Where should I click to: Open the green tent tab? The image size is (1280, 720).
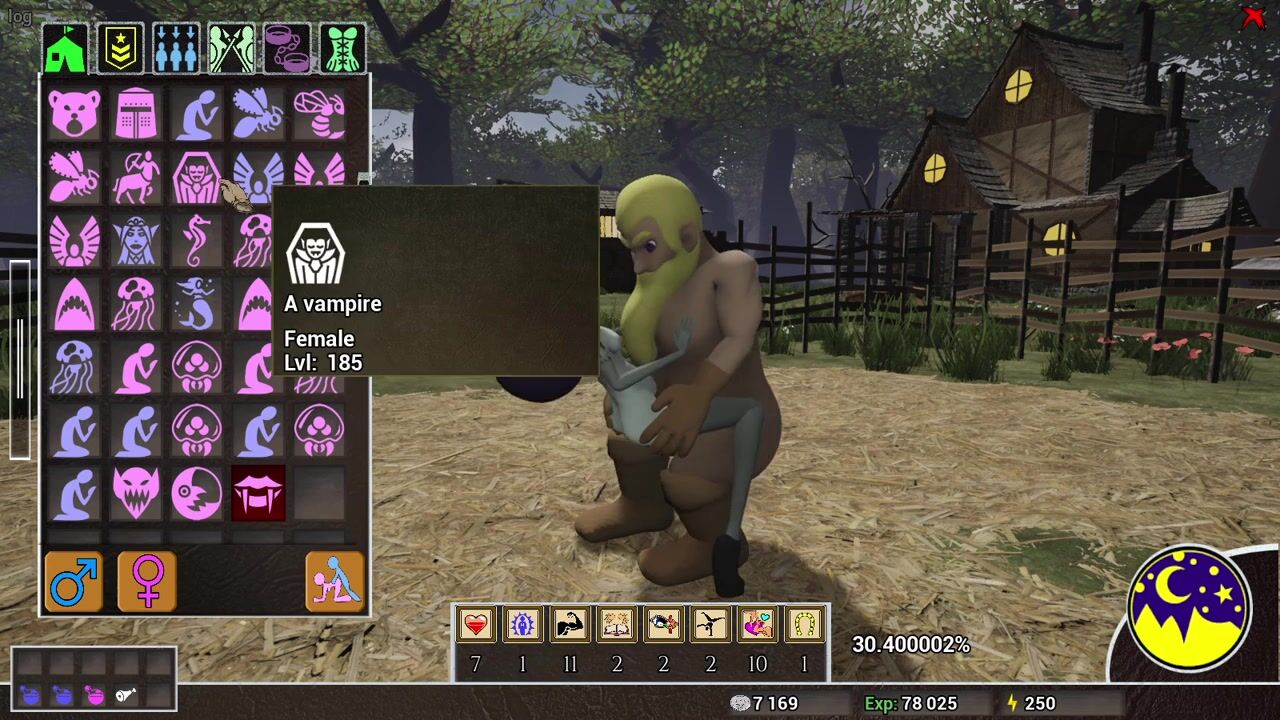[x=66, y=49]
